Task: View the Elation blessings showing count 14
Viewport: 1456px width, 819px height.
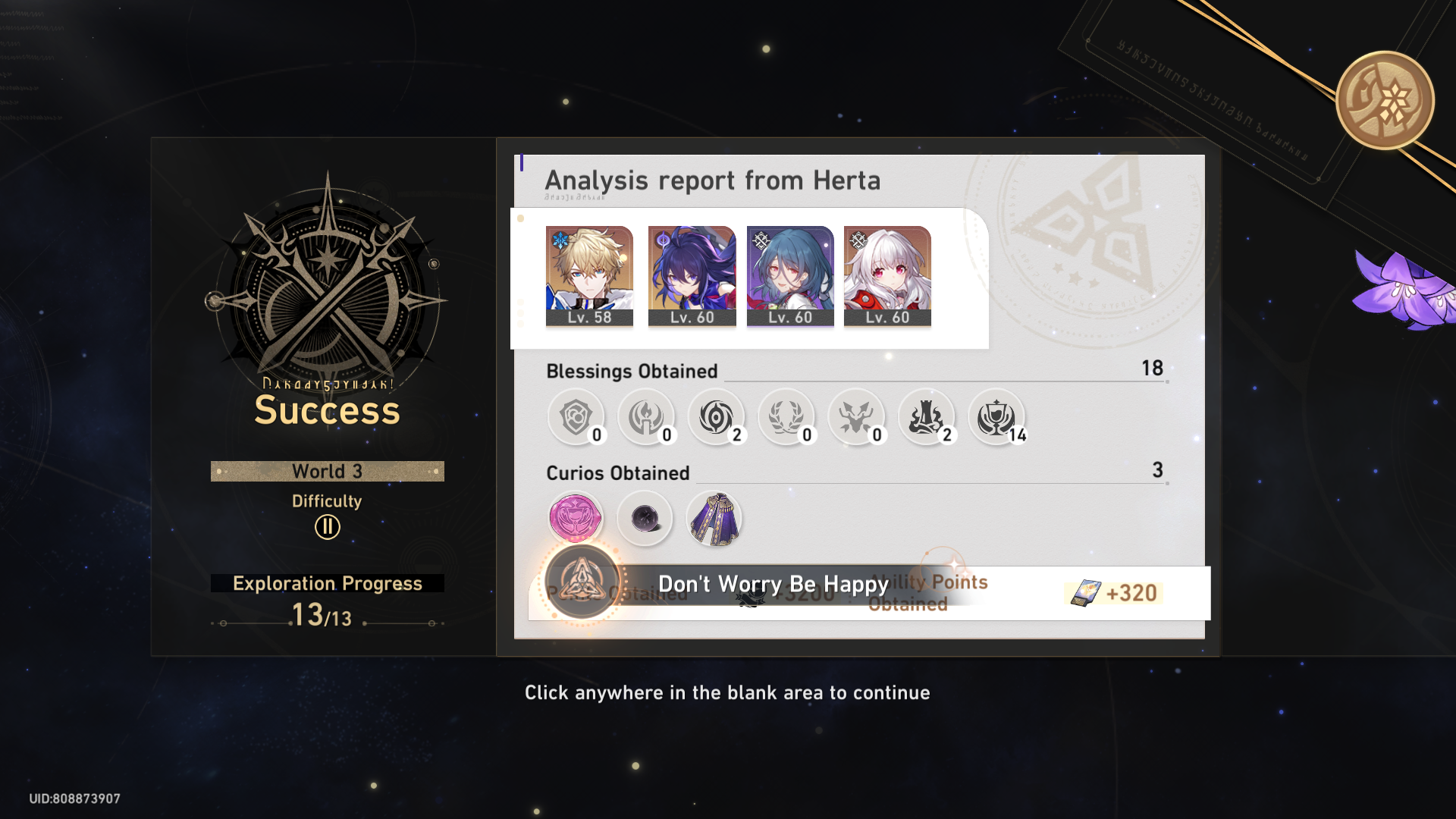Action: pos(998,417)
